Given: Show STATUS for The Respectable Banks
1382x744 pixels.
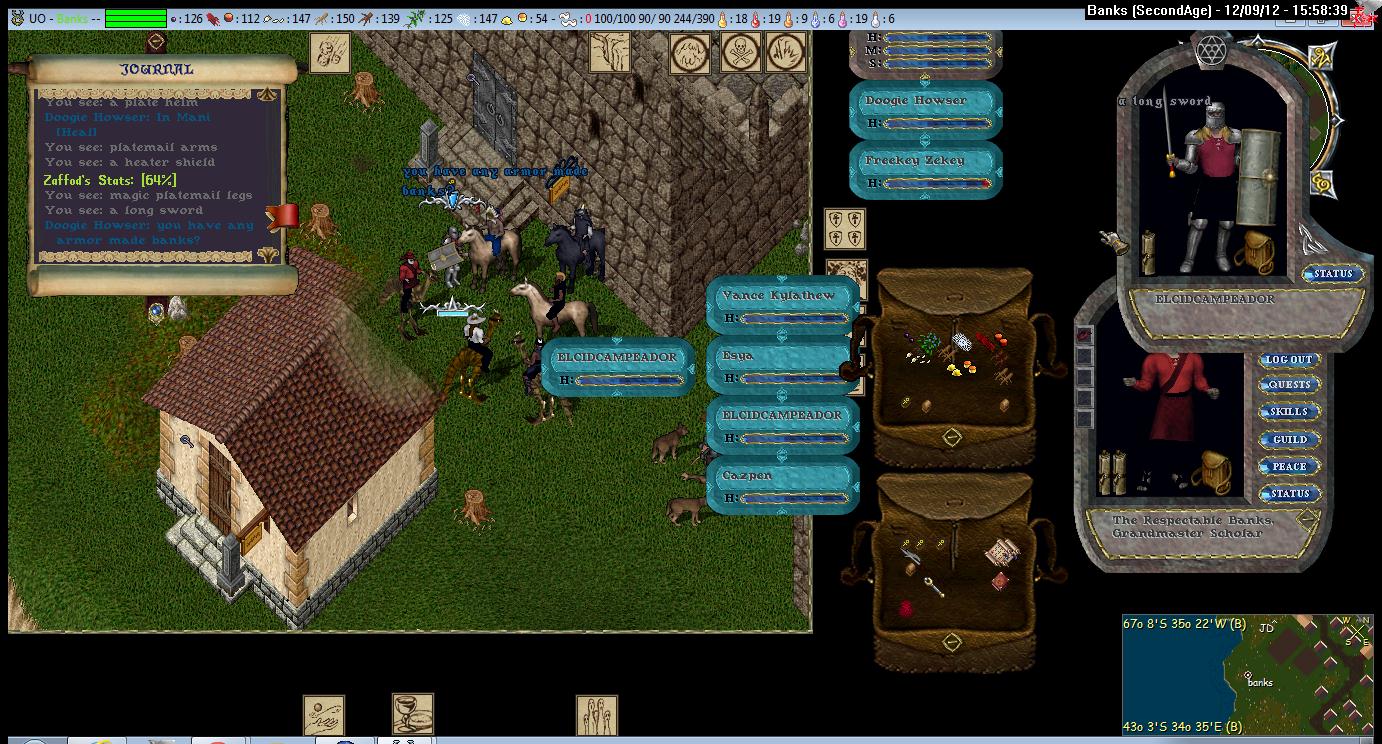Looking at the screenshot, I should coord(1289,494).
